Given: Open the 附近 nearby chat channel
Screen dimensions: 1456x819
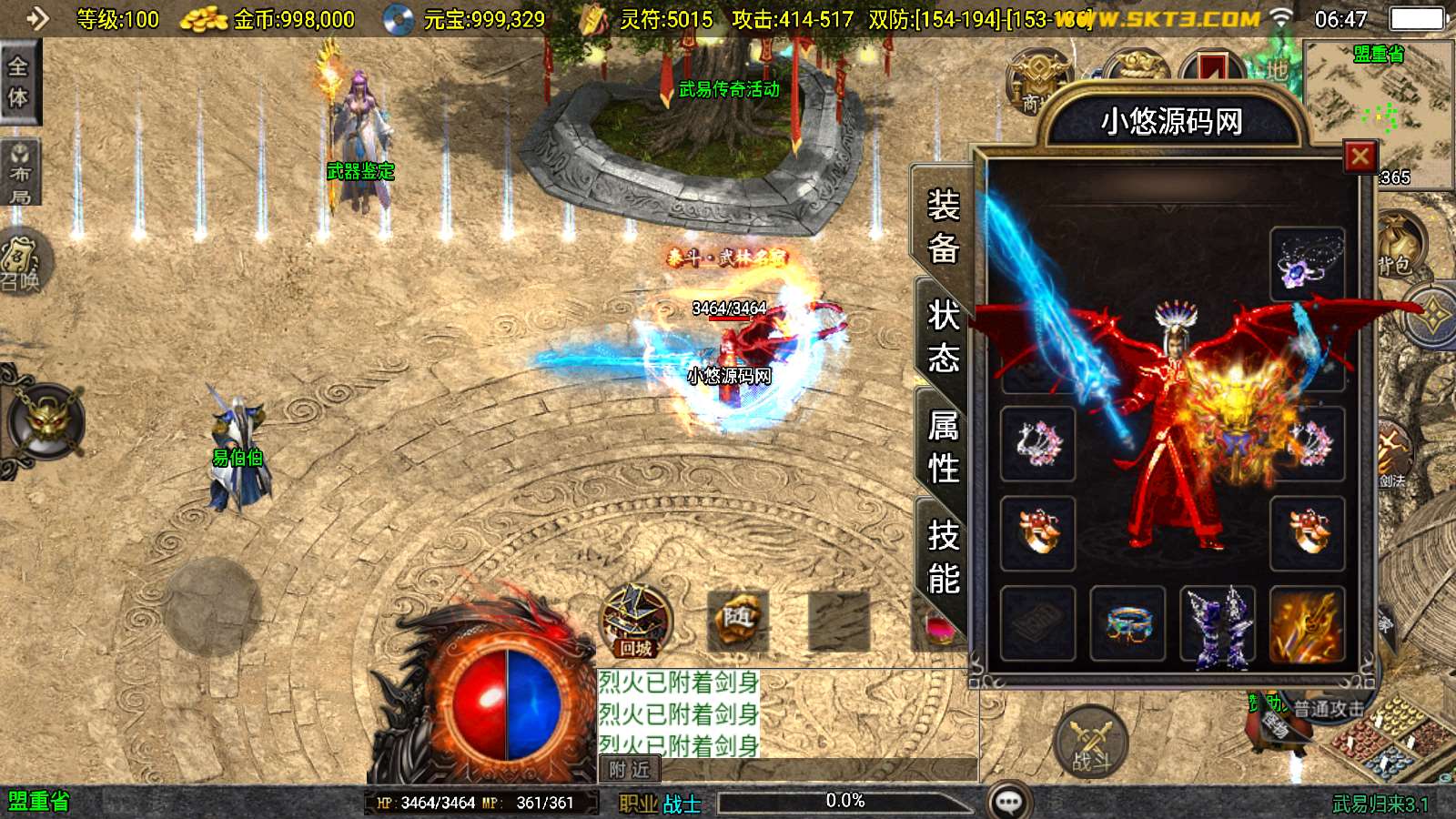Looking at the screenshot, I should 629,770.
